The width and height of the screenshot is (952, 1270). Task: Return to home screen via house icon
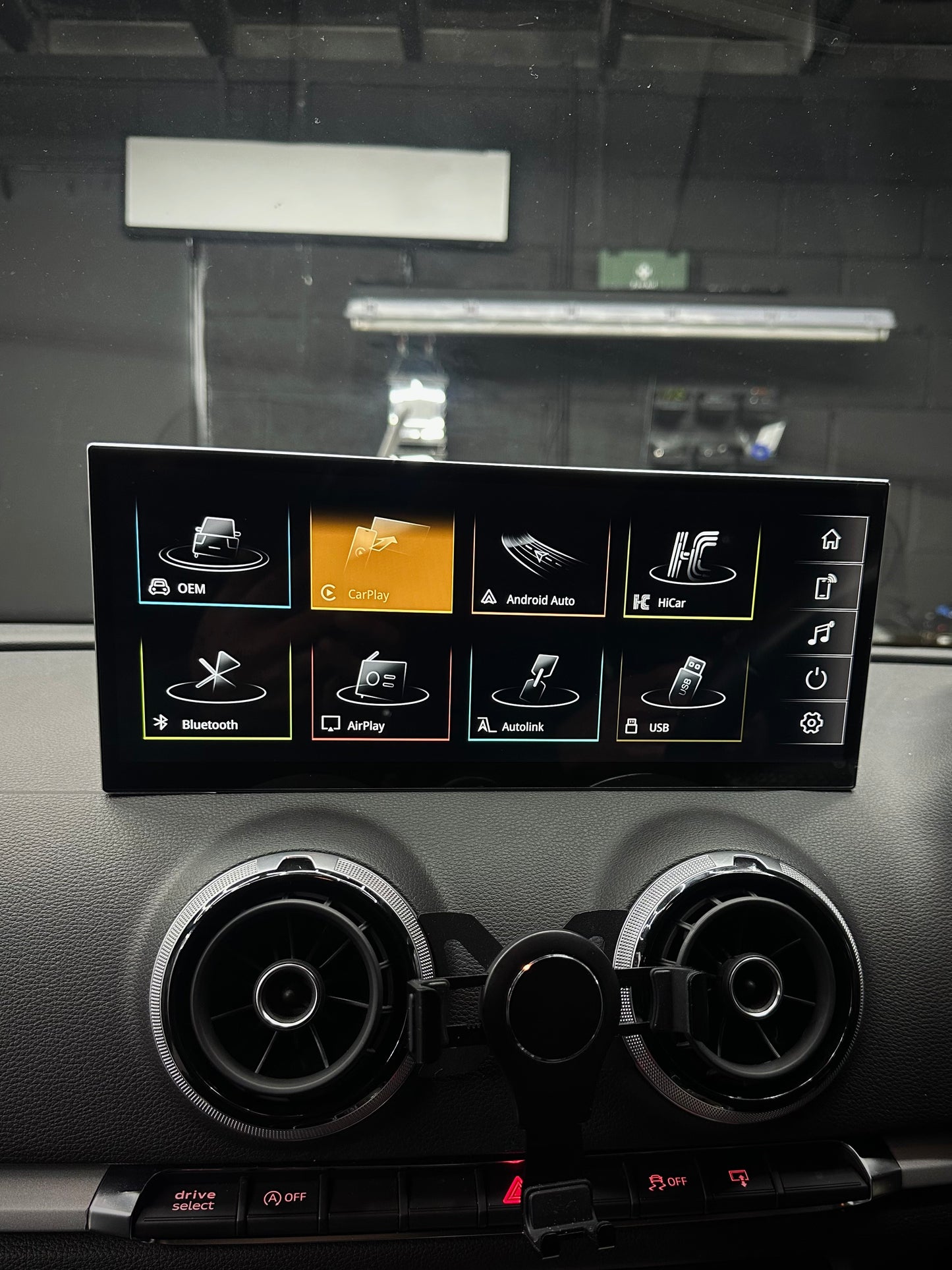[x=832, y=538]
